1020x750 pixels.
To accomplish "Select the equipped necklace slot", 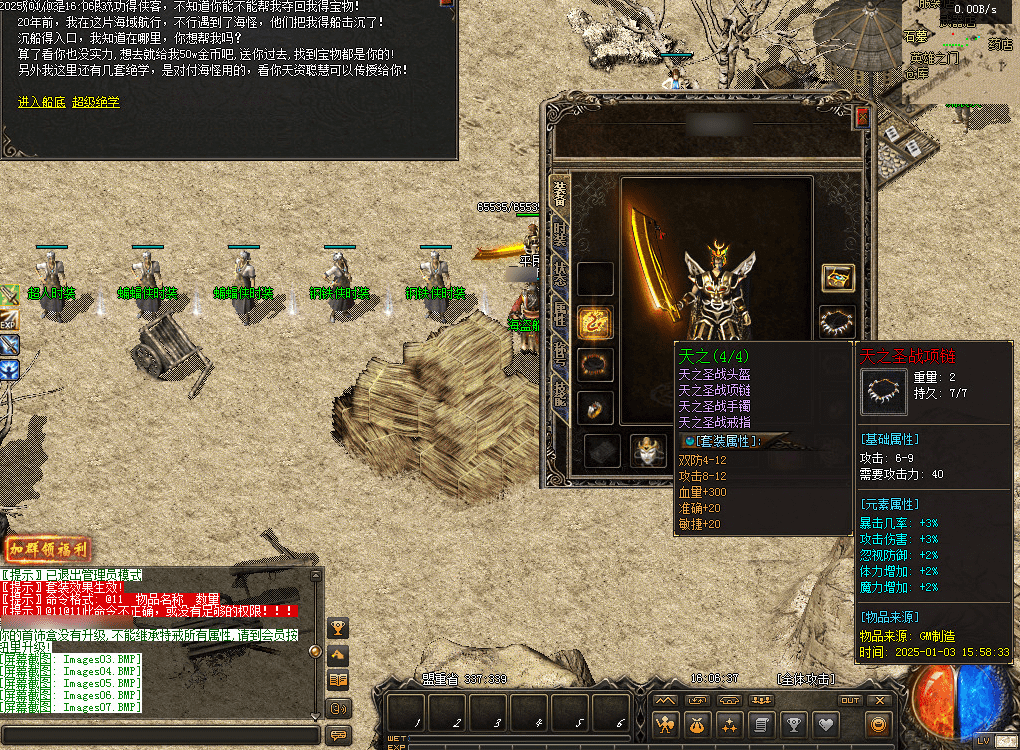I will pos(837,321).
